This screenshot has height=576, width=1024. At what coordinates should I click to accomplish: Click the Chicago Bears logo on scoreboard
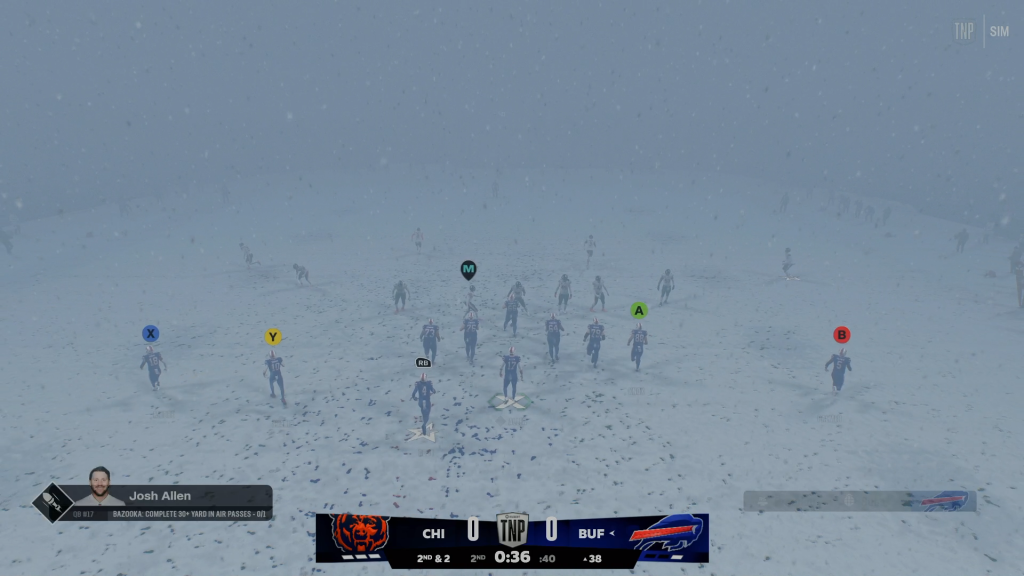359,537
